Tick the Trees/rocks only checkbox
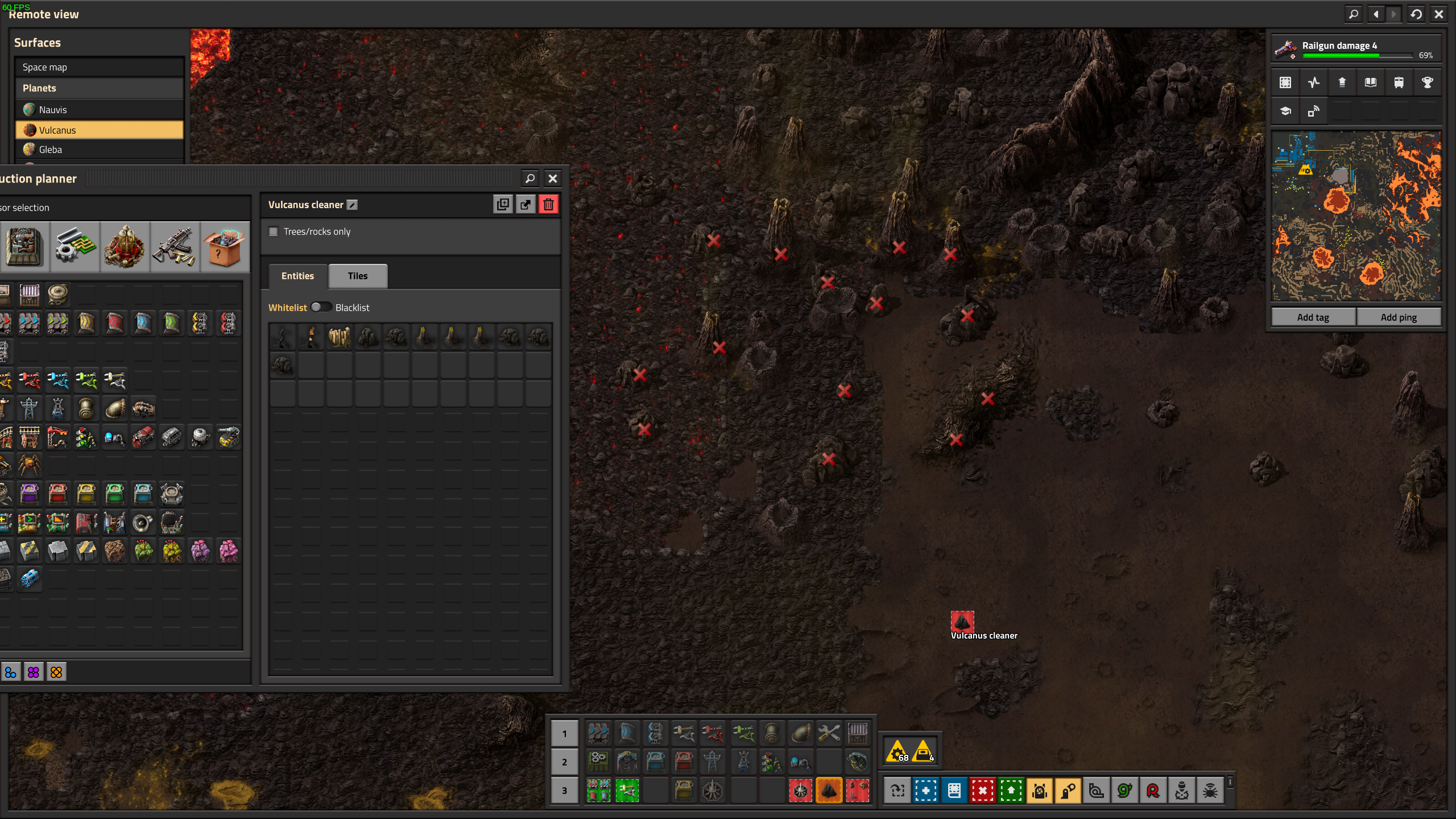Image resolution: width=1456 pixels, height=819 pixels. tap(274, 231)
